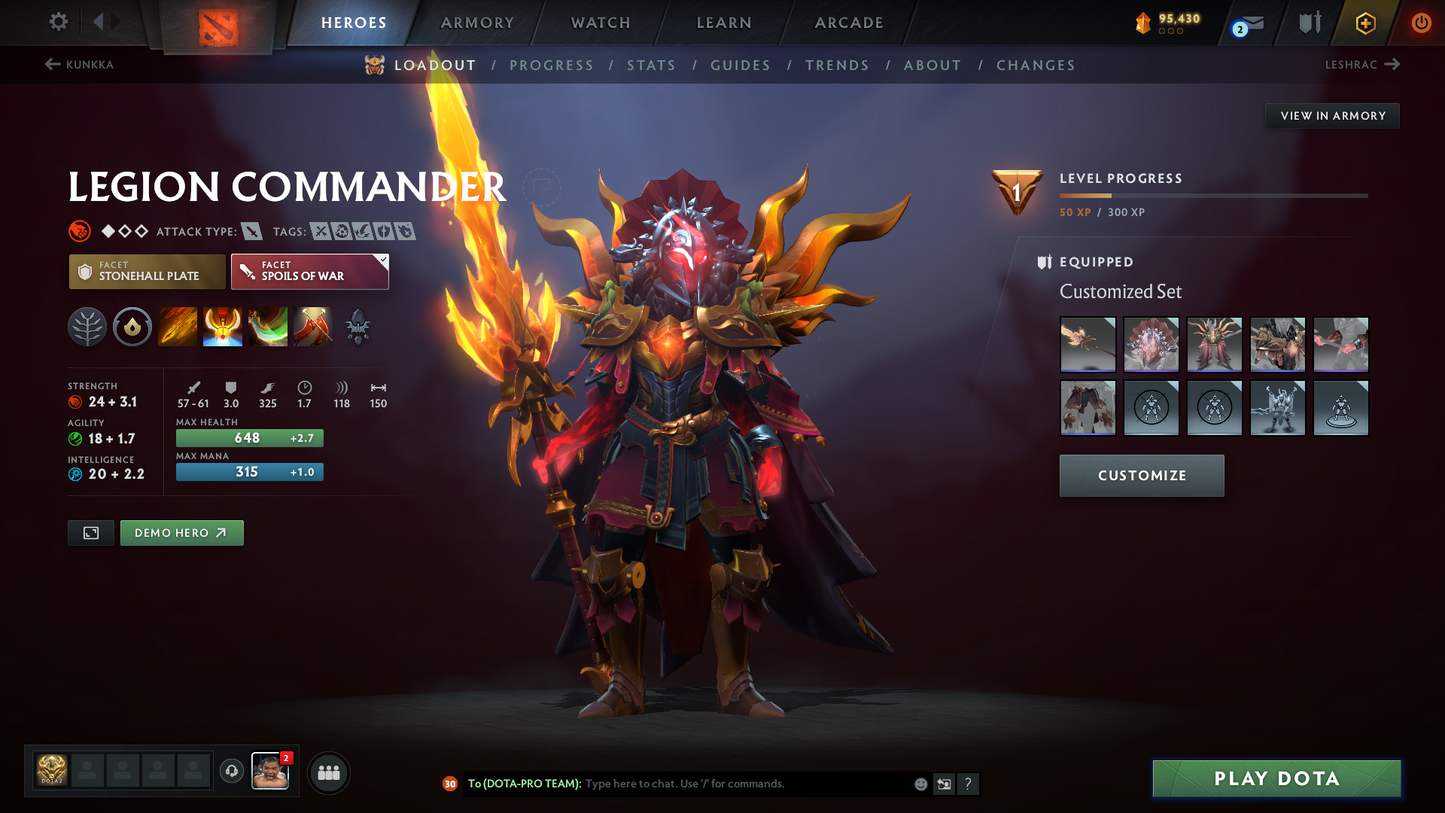Switch between Stonehall Plate and Spoils of War facets
This screenshot has height=813, width=1445.
[147, 271]
